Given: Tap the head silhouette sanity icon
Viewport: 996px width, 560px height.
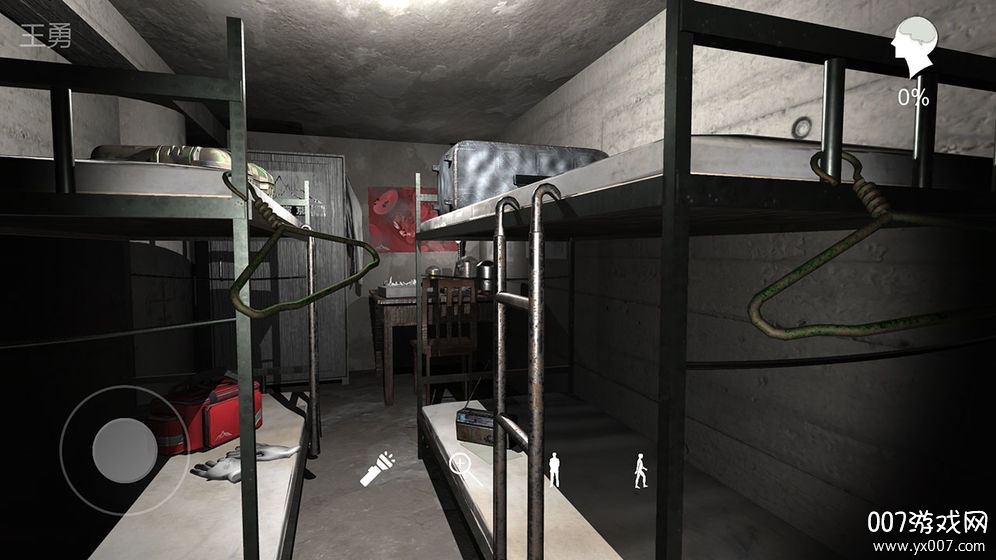Looking at the screenshot, I should (x=913, y=47).
